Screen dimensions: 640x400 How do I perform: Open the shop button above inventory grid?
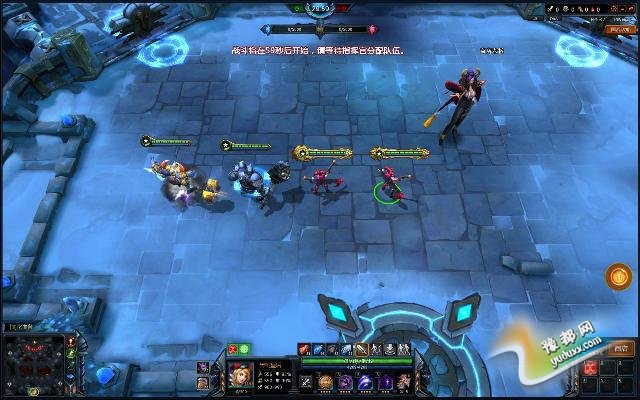tap(622, 349)
